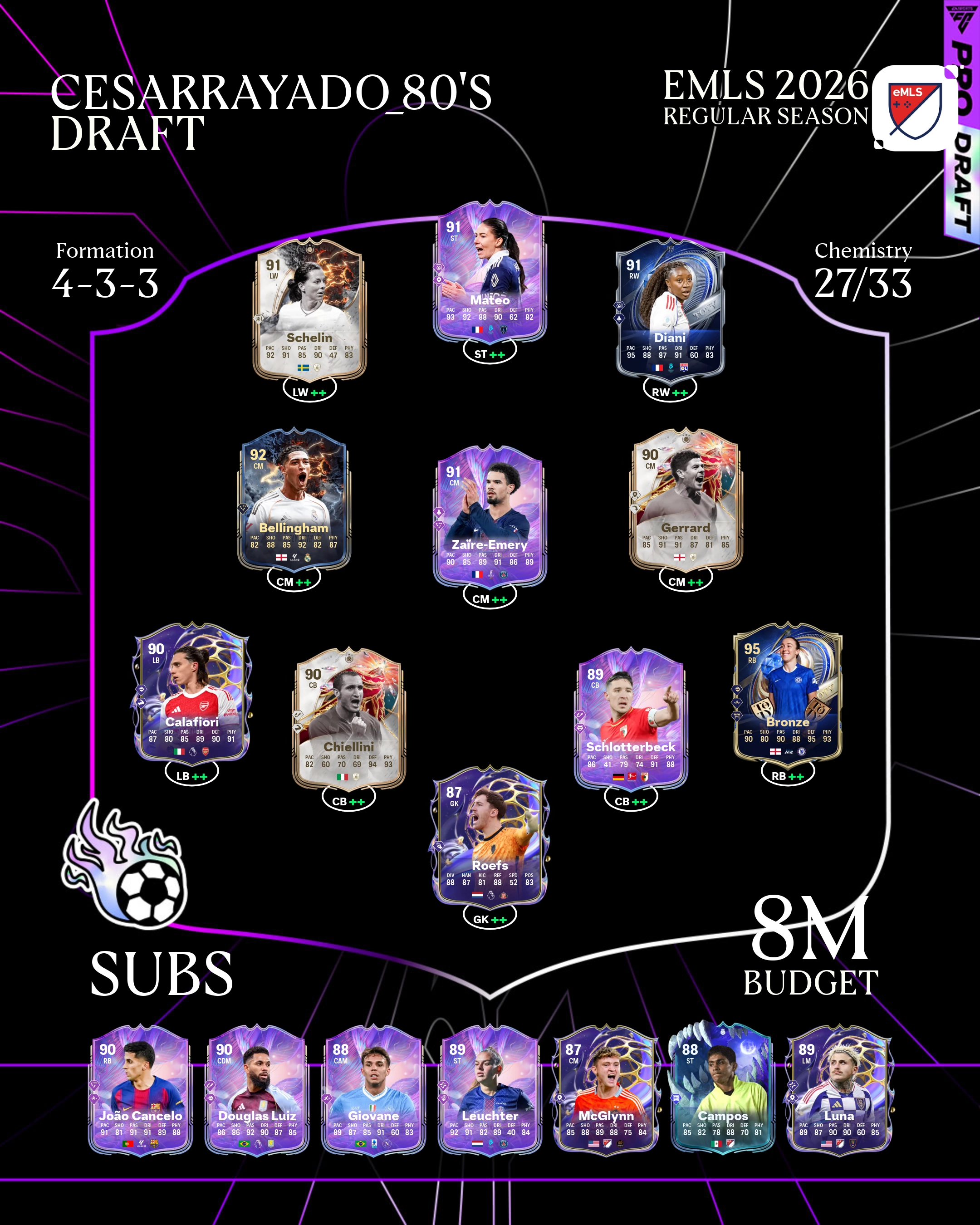Select the Bronze right back card
The height and width of the screenshot is (1225, 980).
coord(788,693)
